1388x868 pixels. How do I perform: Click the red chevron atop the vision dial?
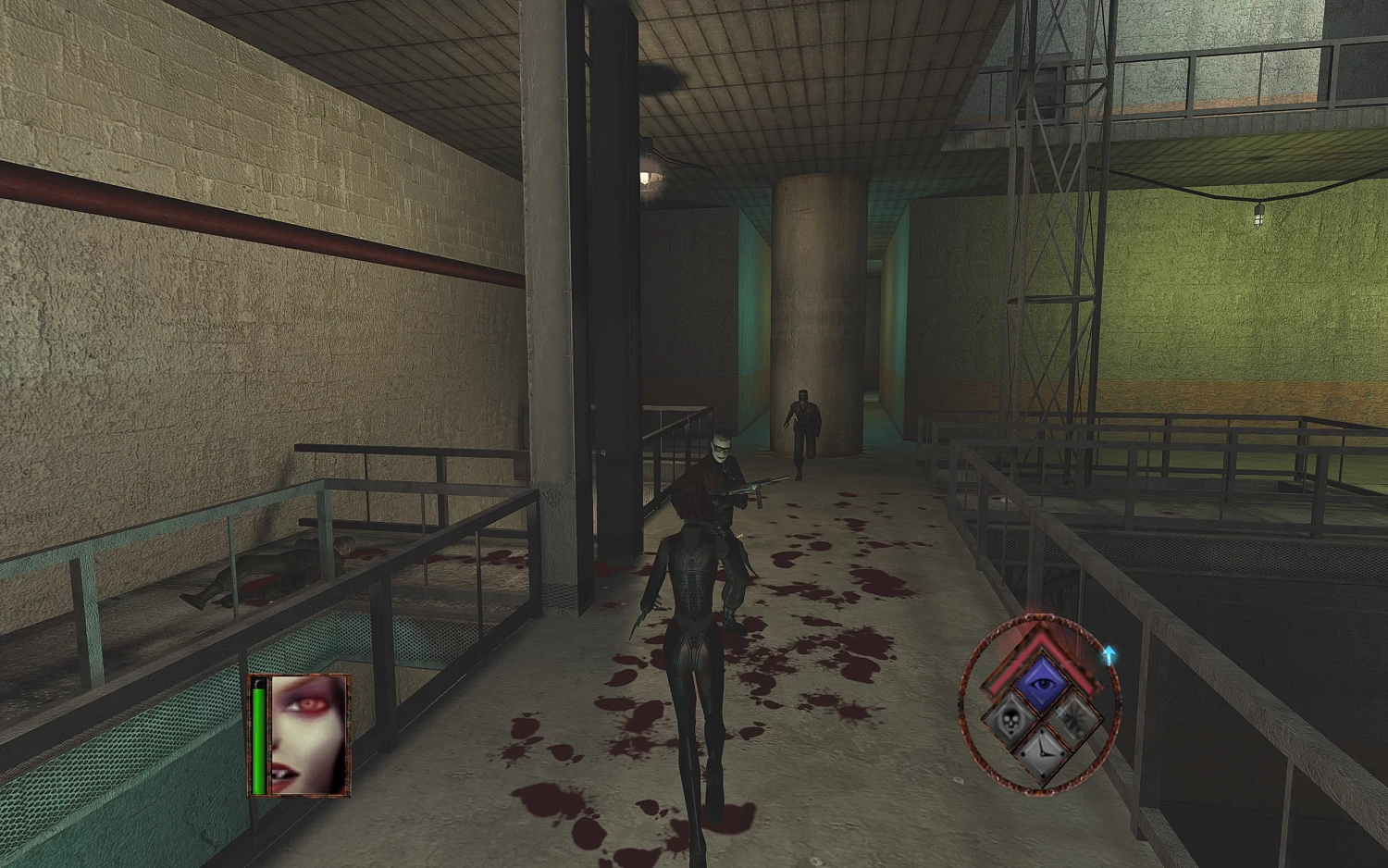pos(1041,641)
